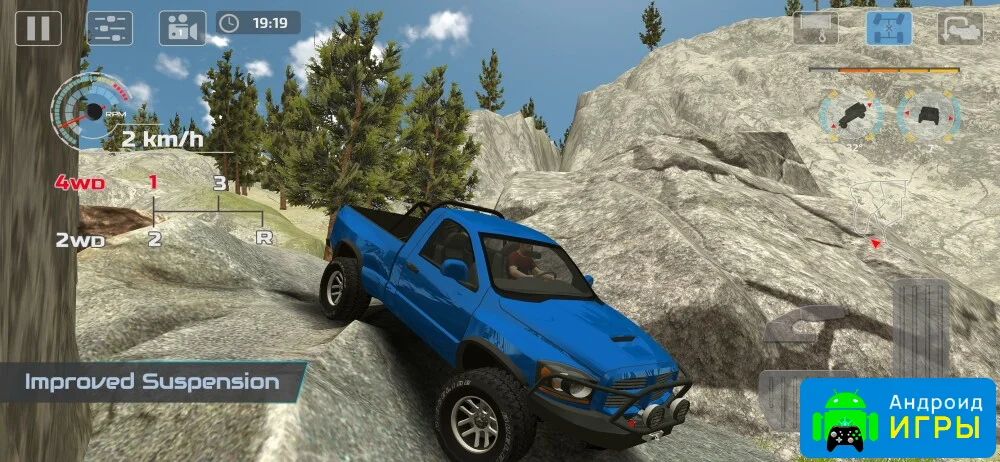Select 2WD drive mode
The height and width of the screenshot is (462, 1000).
[x=79, y=240]
